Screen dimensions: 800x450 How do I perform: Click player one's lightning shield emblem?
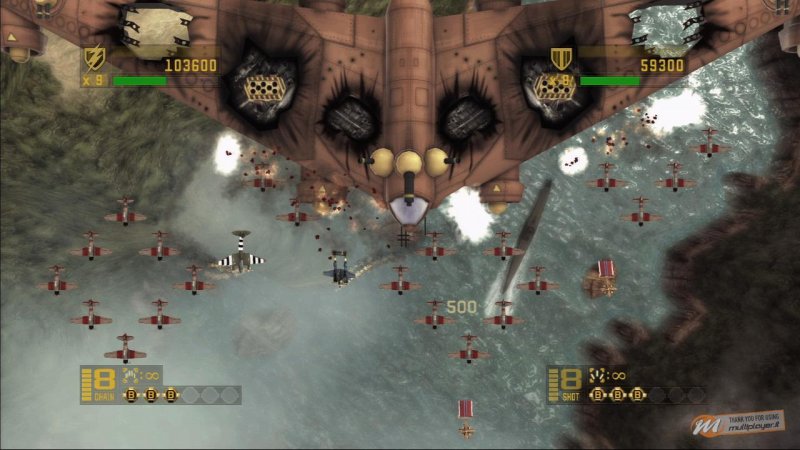tap(95, 56)
